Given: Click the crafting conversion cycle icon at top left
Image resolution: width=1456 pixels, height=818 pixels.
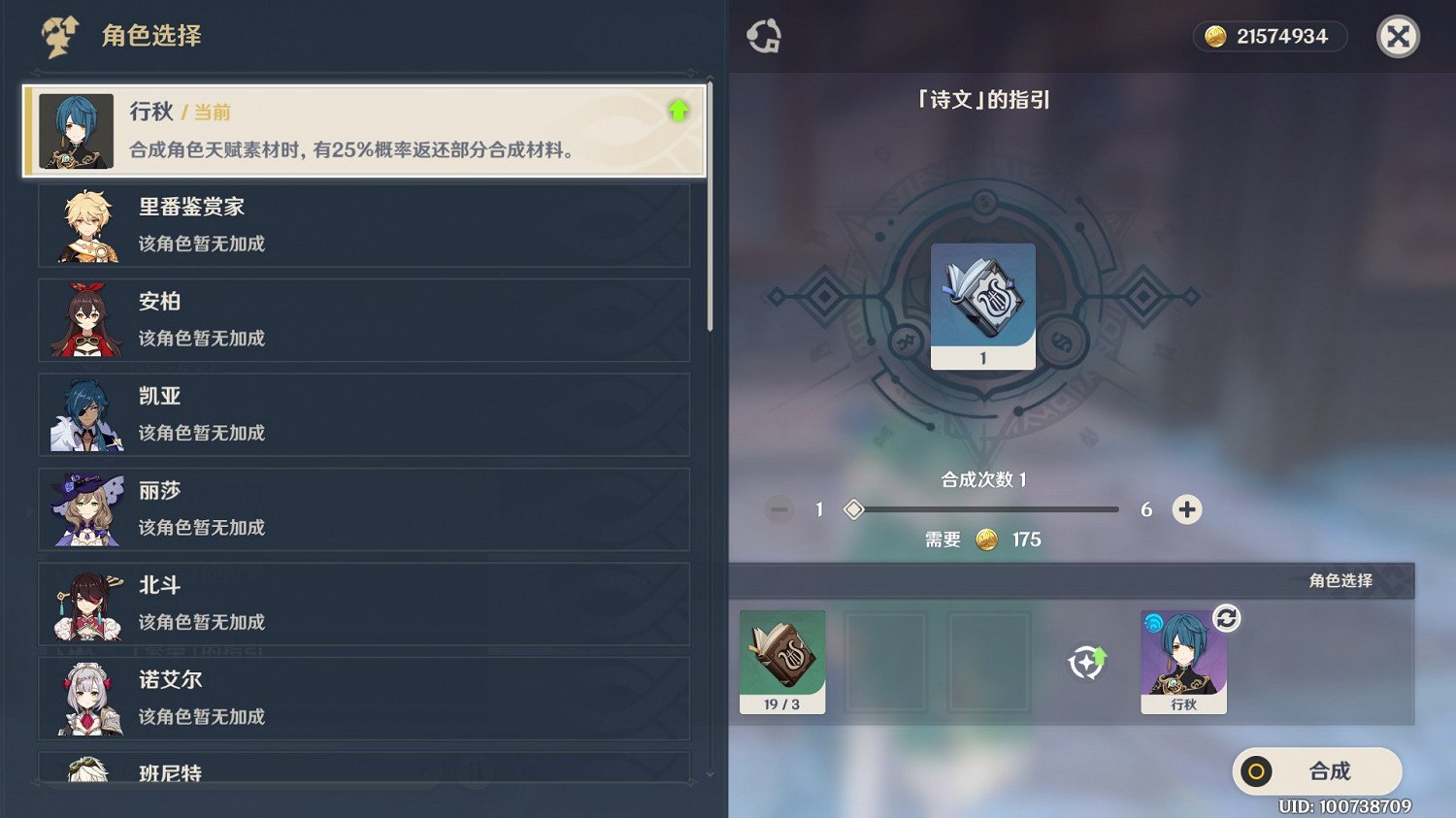Looking at the screenshot, I should coord(763,36).
